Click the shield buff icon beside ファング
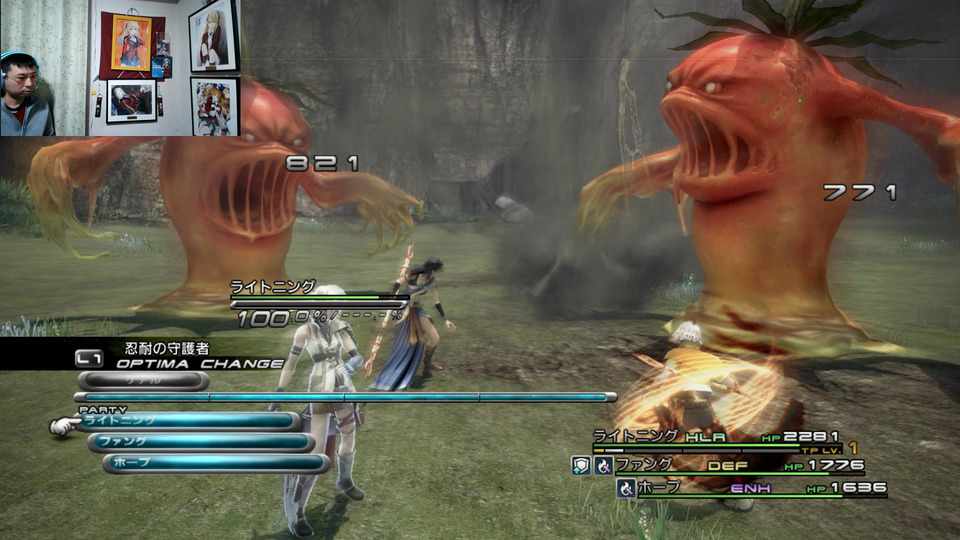This screenshot has width=960, height=540. coord(580,465)
